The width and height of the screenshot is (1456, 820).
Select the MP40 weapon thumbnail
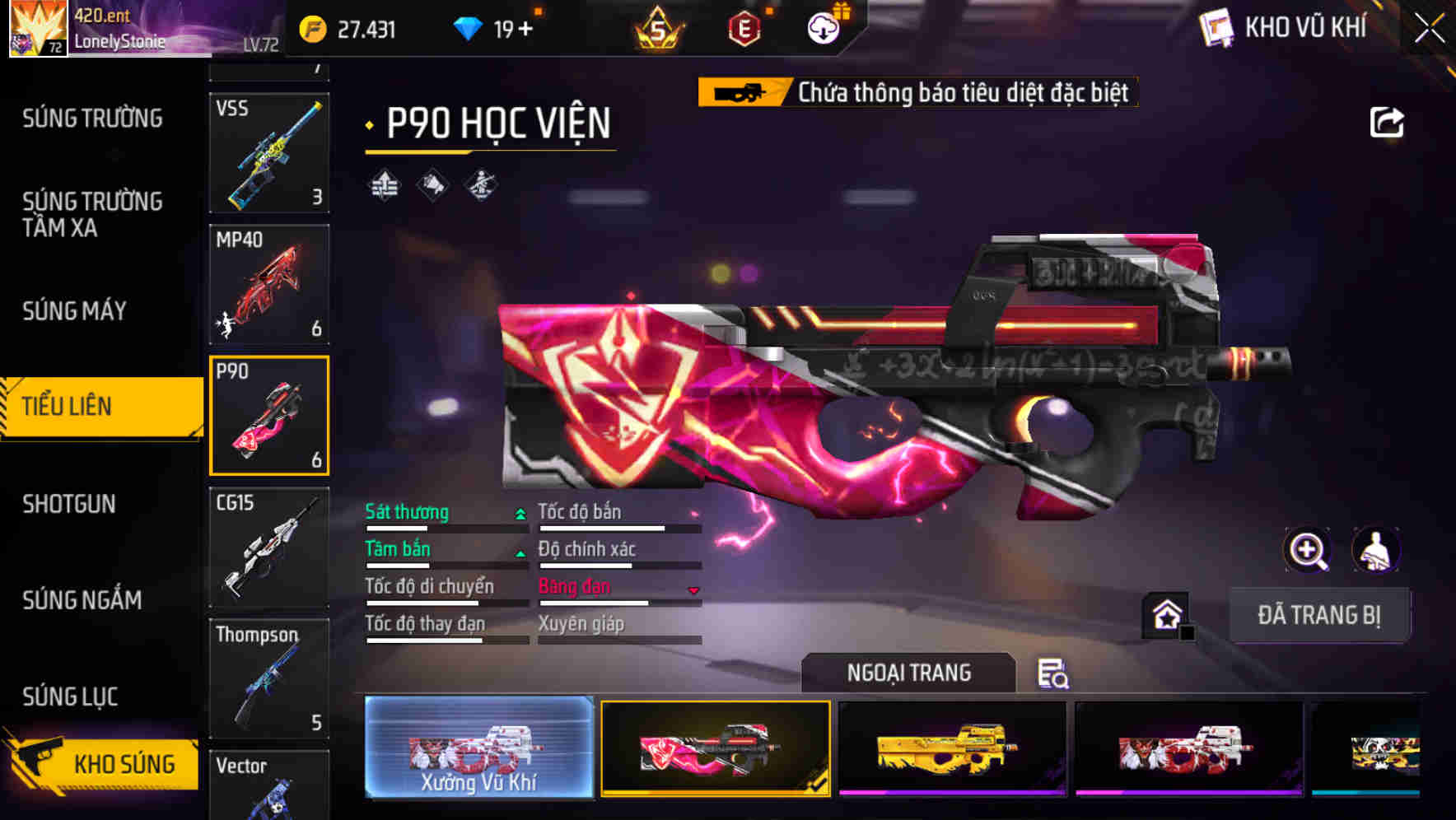[269, 284]
